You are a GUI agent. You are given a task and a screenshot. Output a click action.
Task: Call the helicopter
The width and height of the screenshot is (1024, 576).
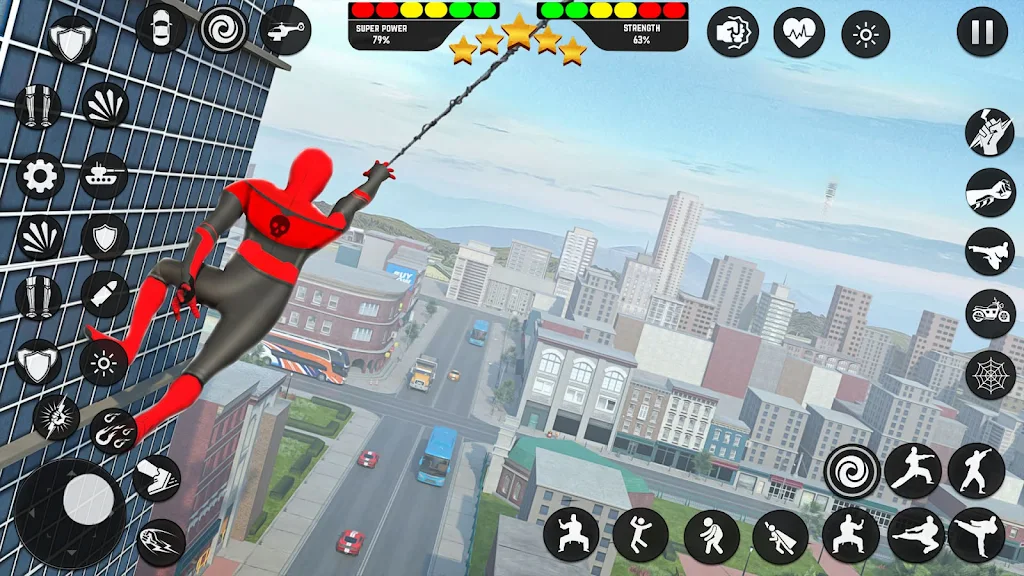click(285, 28)
